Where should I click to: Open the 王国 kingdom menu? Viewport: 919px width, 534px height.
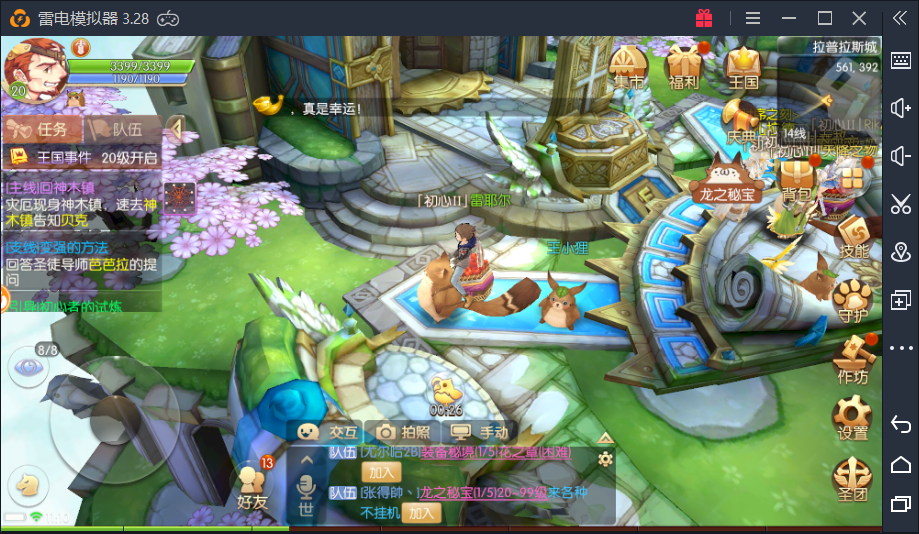pos(743,68)
